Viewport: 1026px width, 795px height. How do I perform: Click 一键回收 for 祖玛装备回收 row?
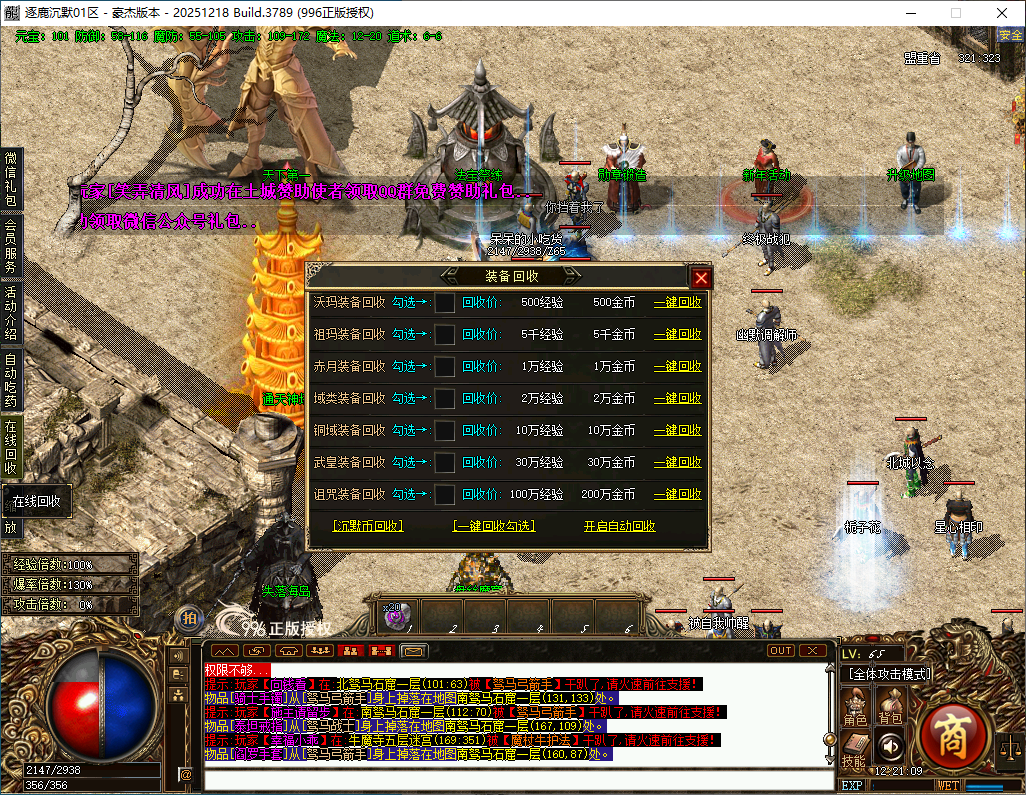pos(677,334)
